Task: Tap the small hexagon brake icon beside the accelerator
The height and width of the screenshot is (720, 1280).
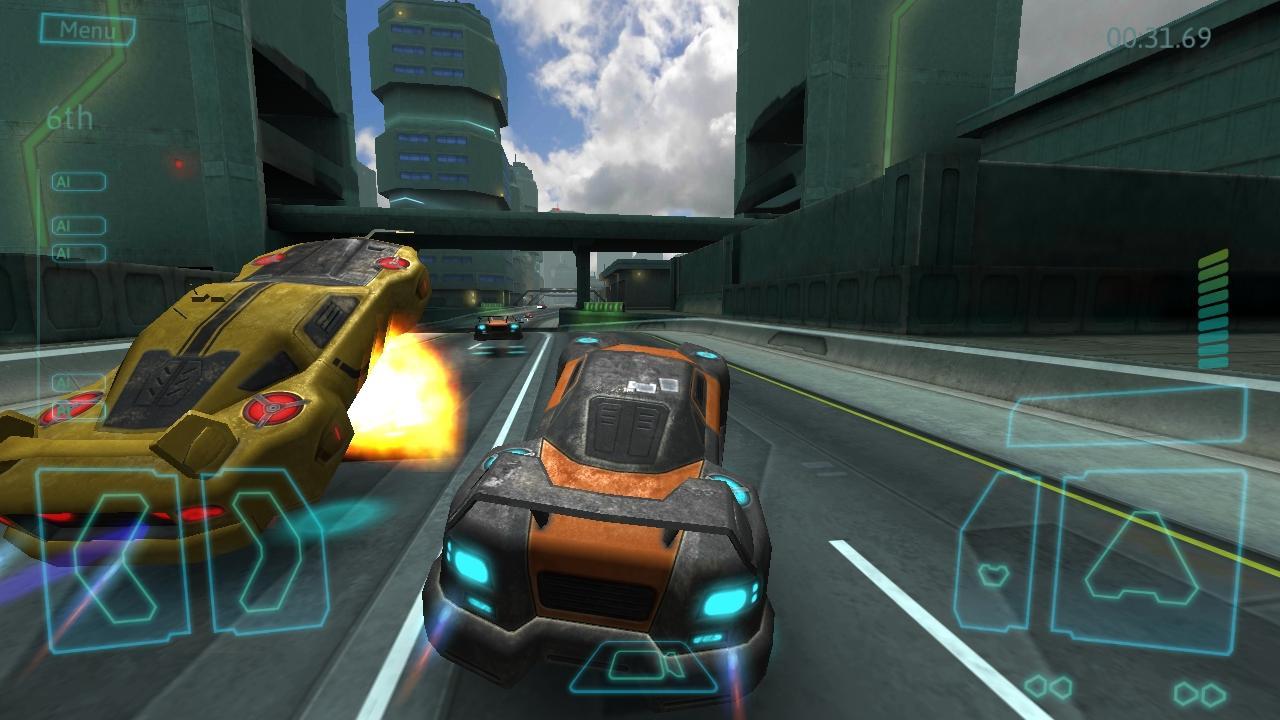Action: tap(995, 573)
